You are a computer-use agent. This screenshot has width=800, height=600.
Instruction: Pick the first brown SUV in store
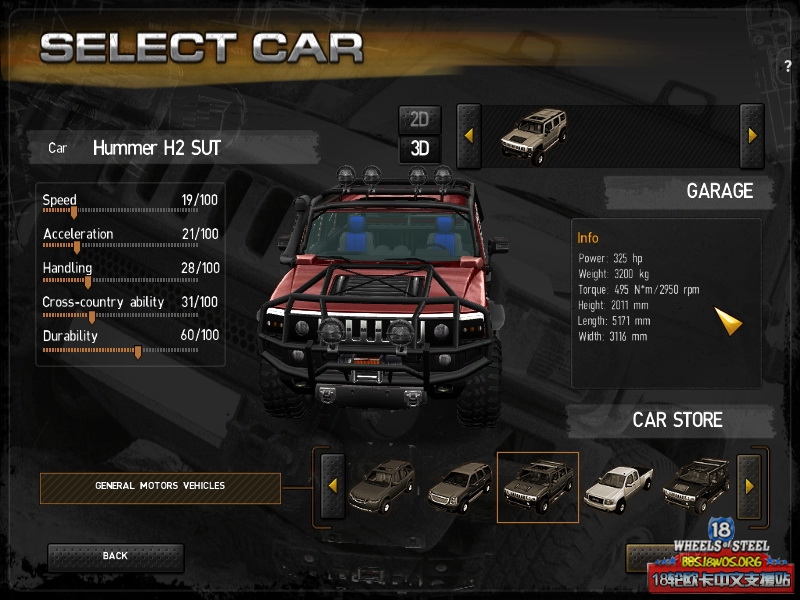tap(381, 487)
